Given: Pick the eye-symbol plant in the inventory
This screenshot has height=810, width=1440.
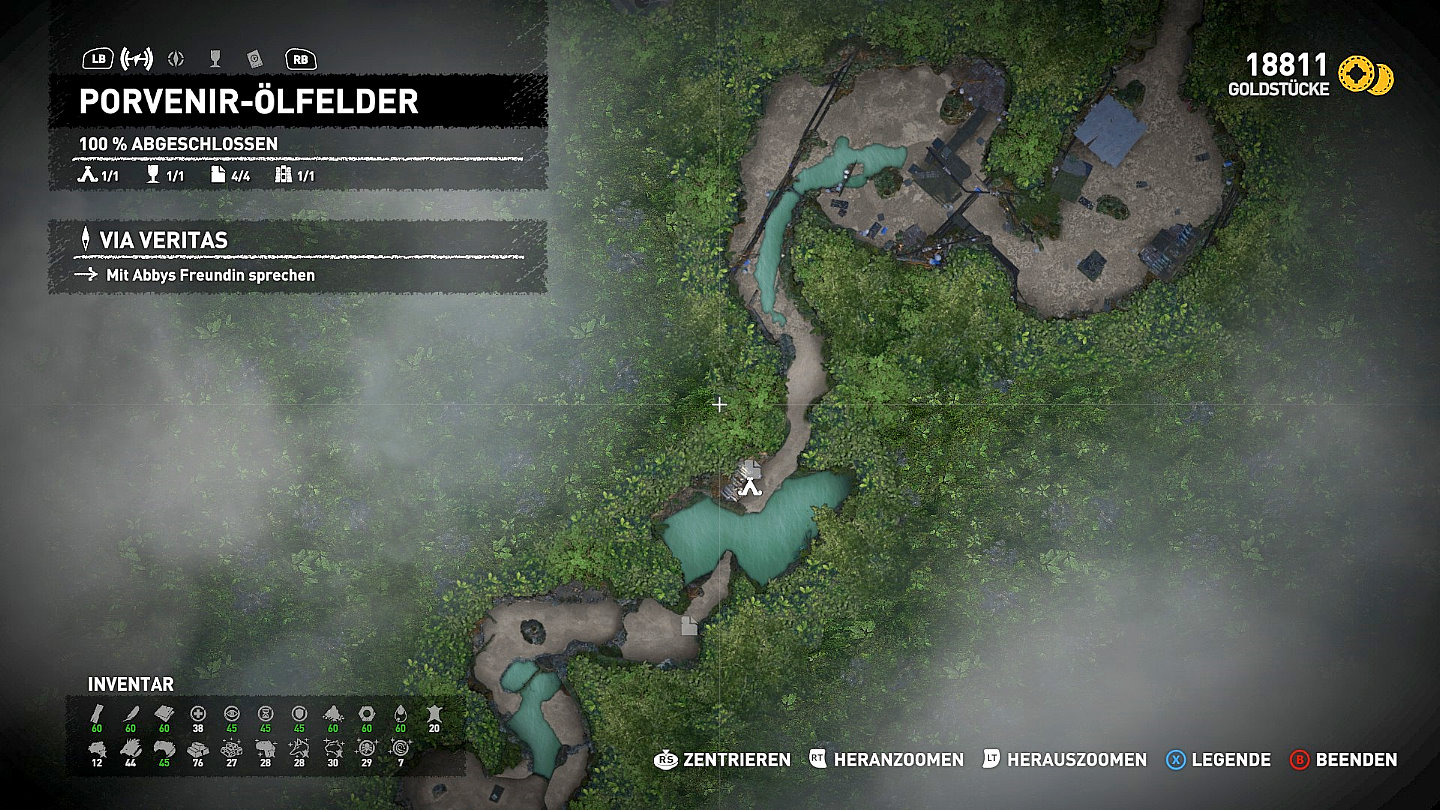Looking at the screenshot, I should [x=232, y=713].
